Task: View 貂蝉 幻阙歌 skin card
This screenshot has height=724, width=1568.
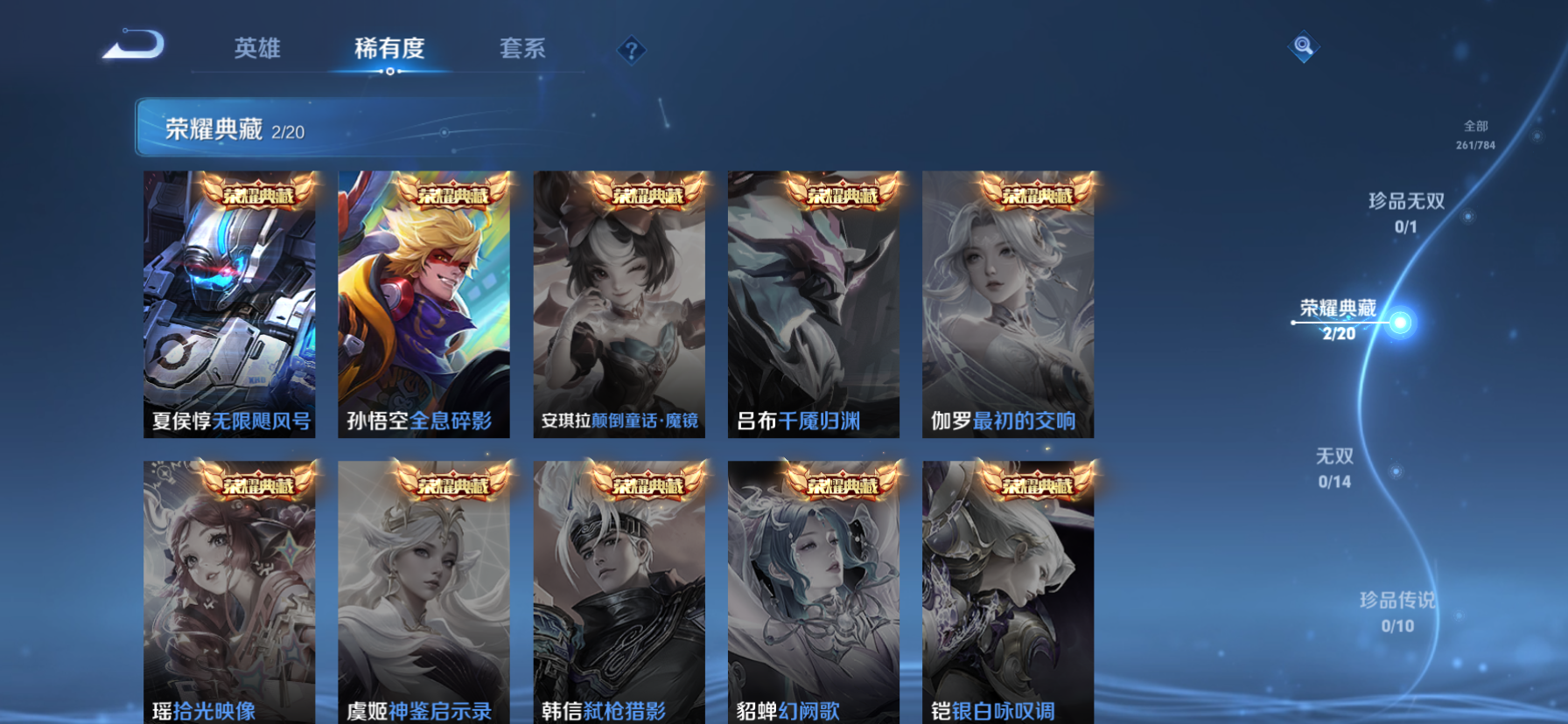Action: (814, 592)
